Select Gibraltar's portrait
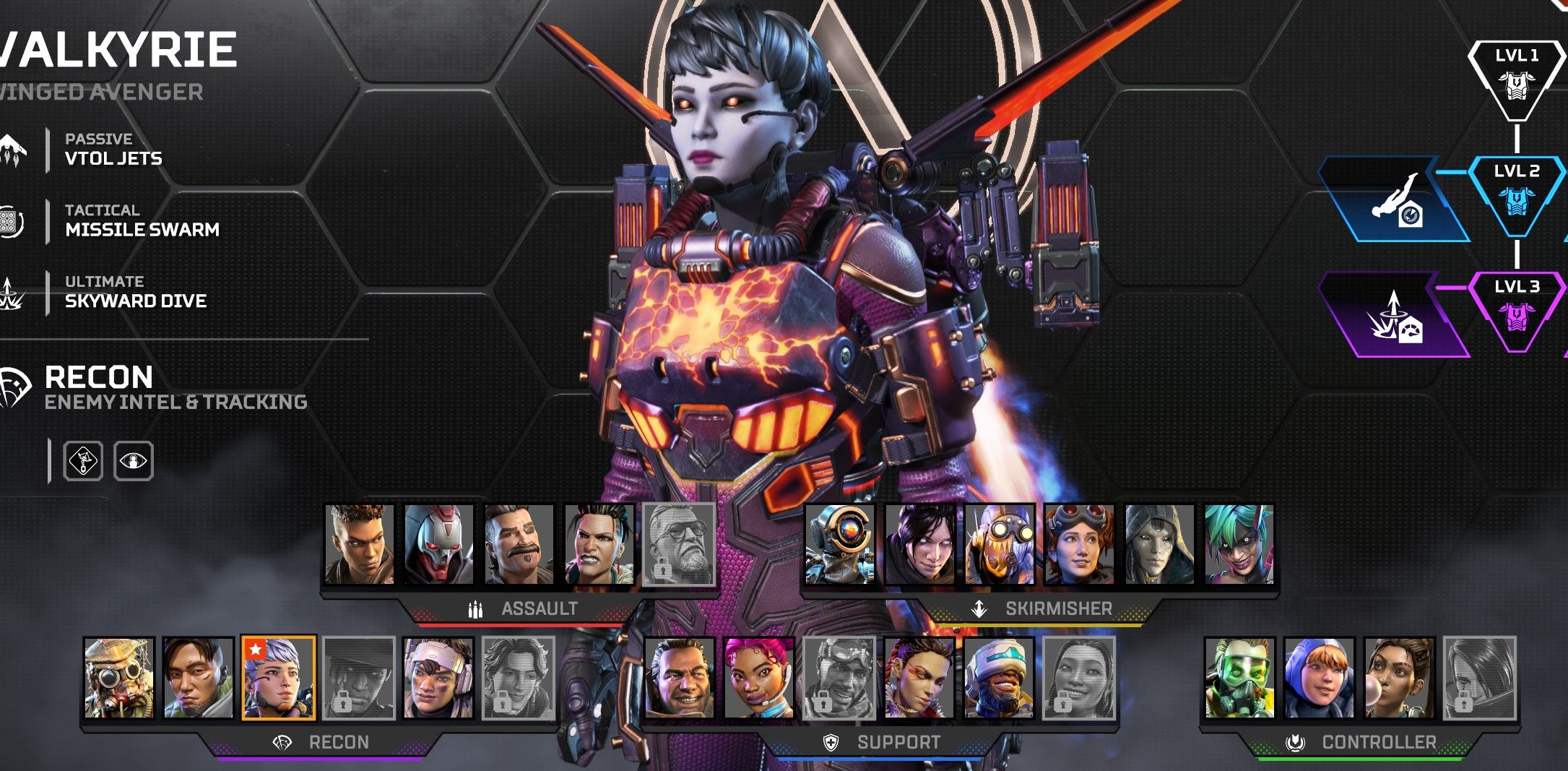The width and height of the screenshot is (1568, 771). pyautogui.click(x=679, y=678)
